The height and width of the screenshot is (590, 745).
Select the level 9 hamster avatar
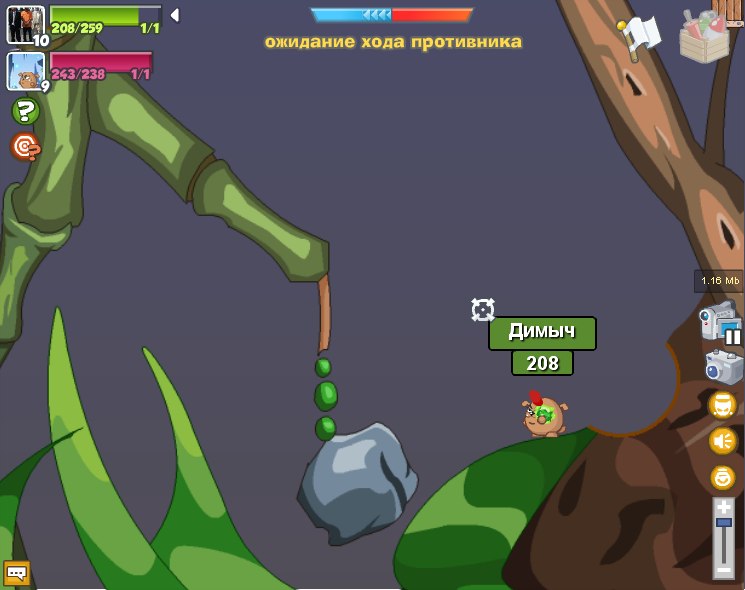click(25, 71)
